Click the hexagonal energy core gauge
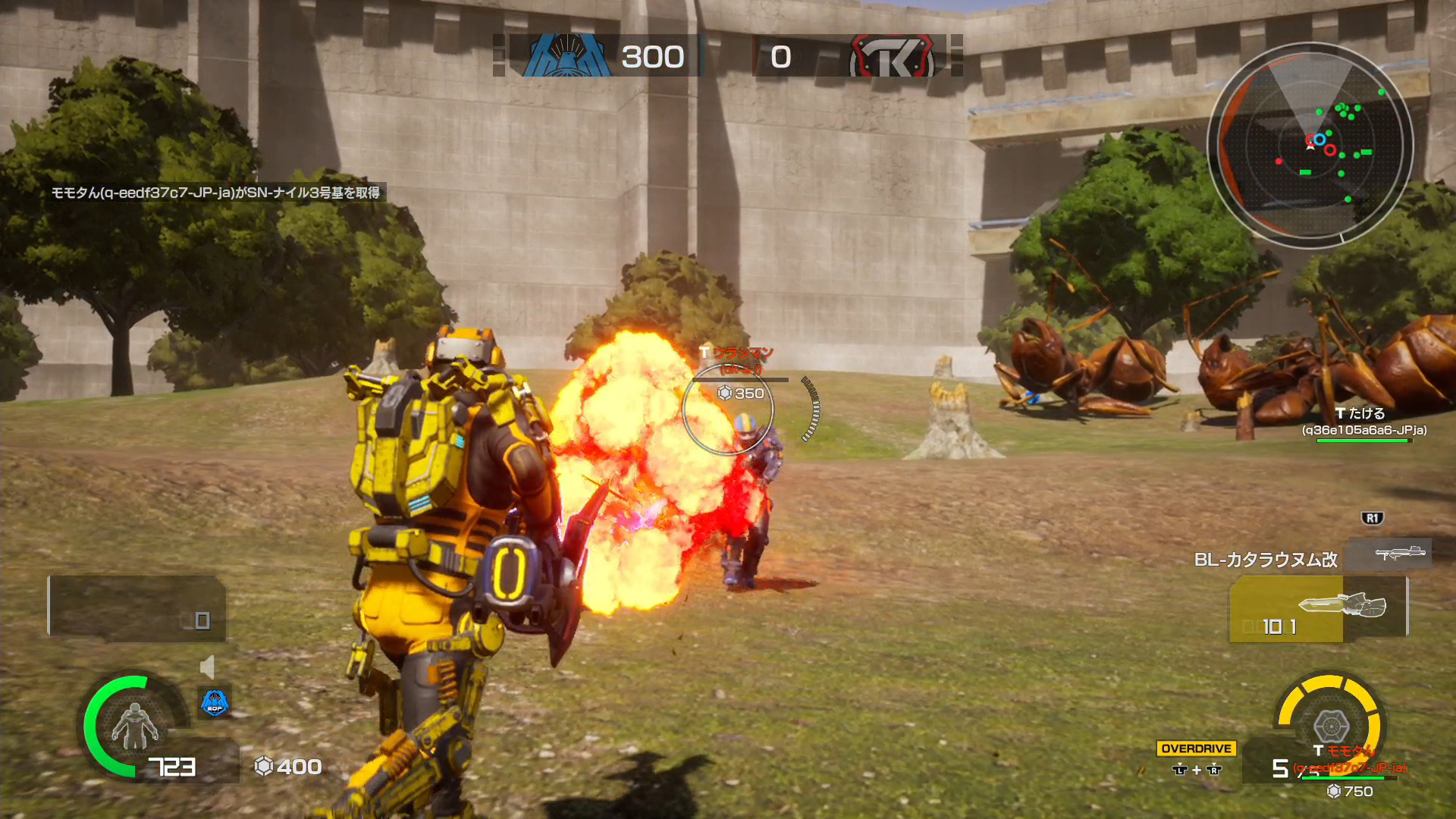Image resolution: width=1456 pixels, height=819 pixels. [x=1330, y=724]
